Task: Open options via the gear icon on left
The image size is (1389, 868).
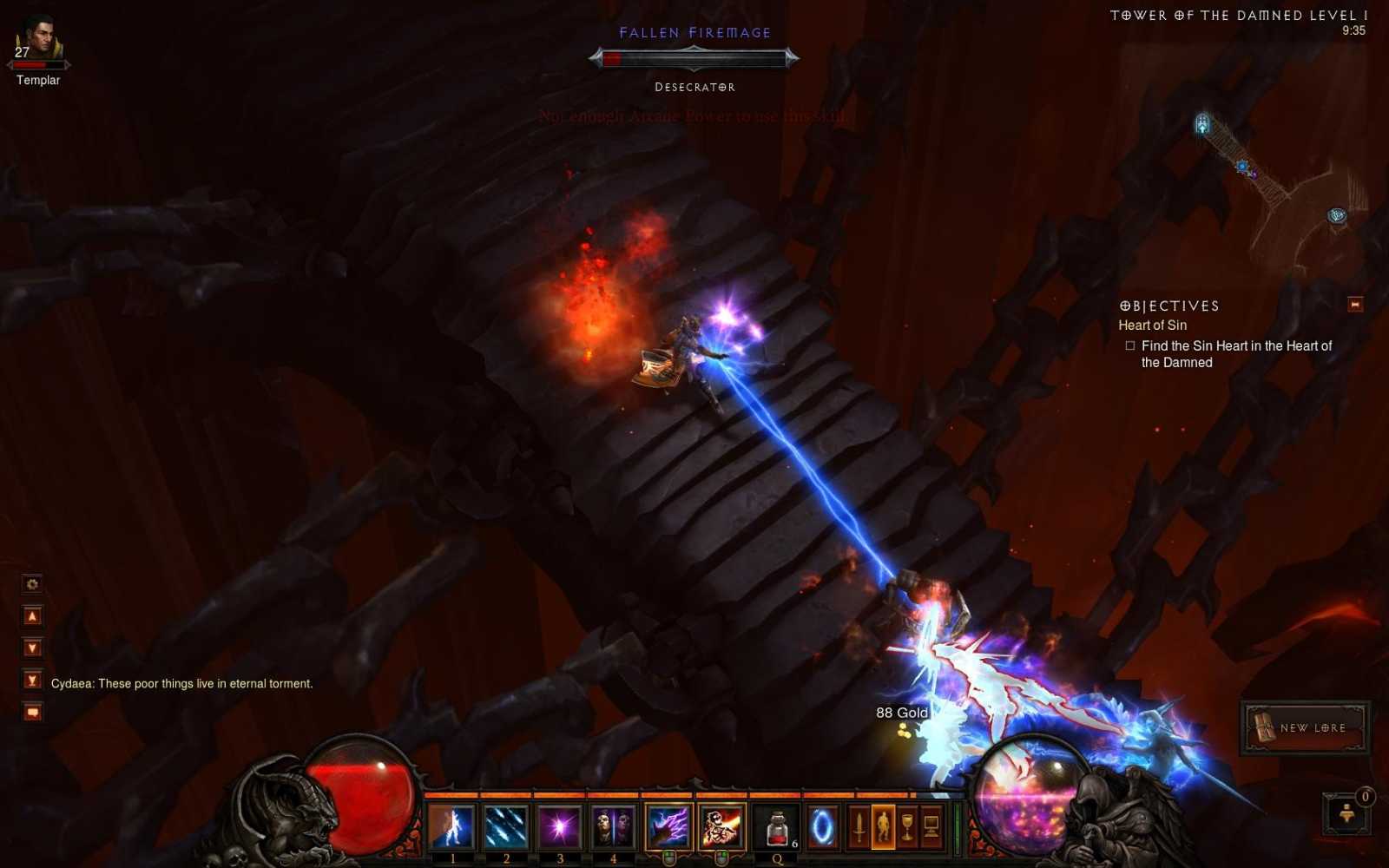Action: [x=32, y=583]
